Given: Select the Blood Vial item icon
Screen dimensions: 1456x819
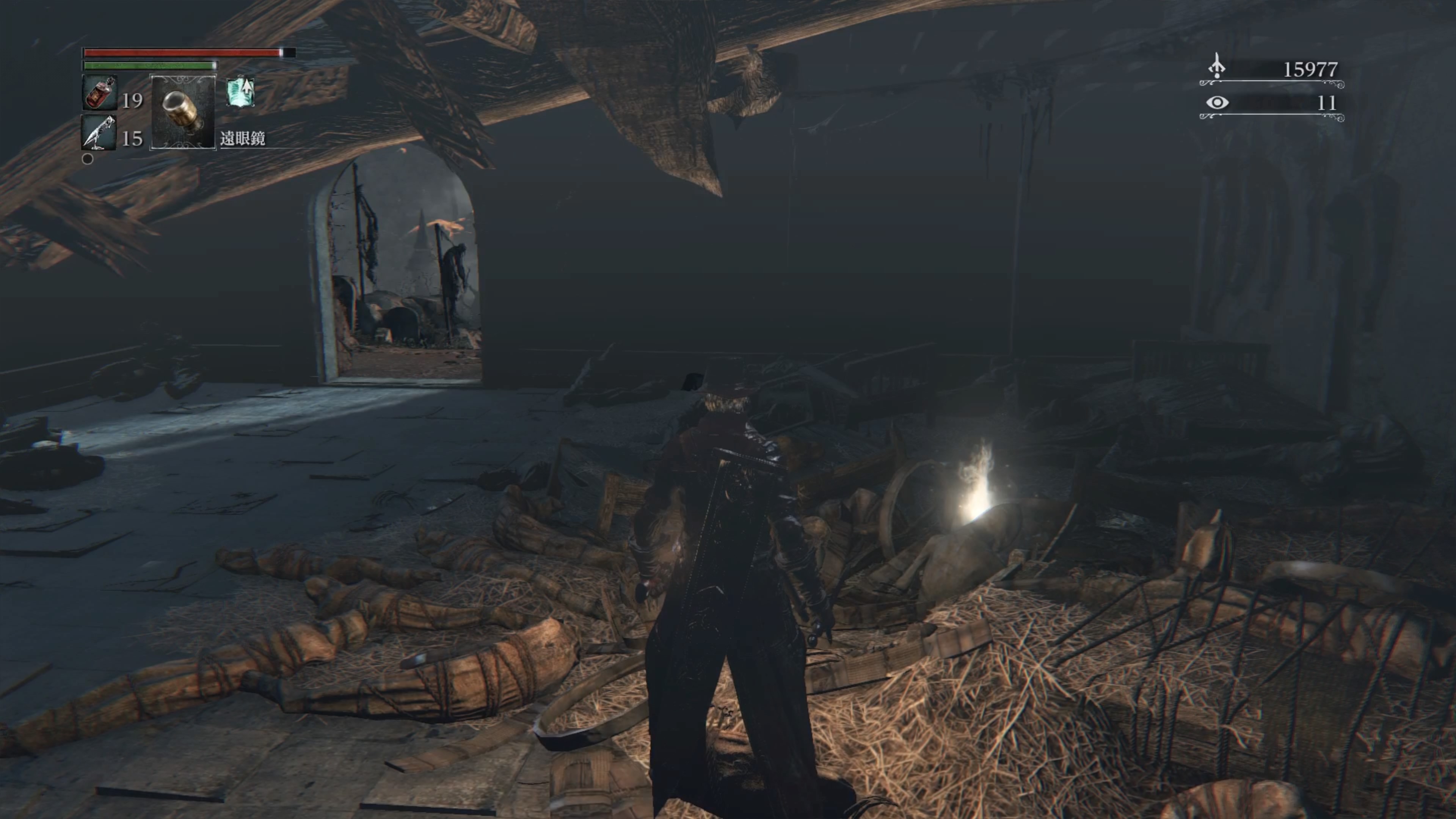Looking at the screenshot, I should coord(100,93).
